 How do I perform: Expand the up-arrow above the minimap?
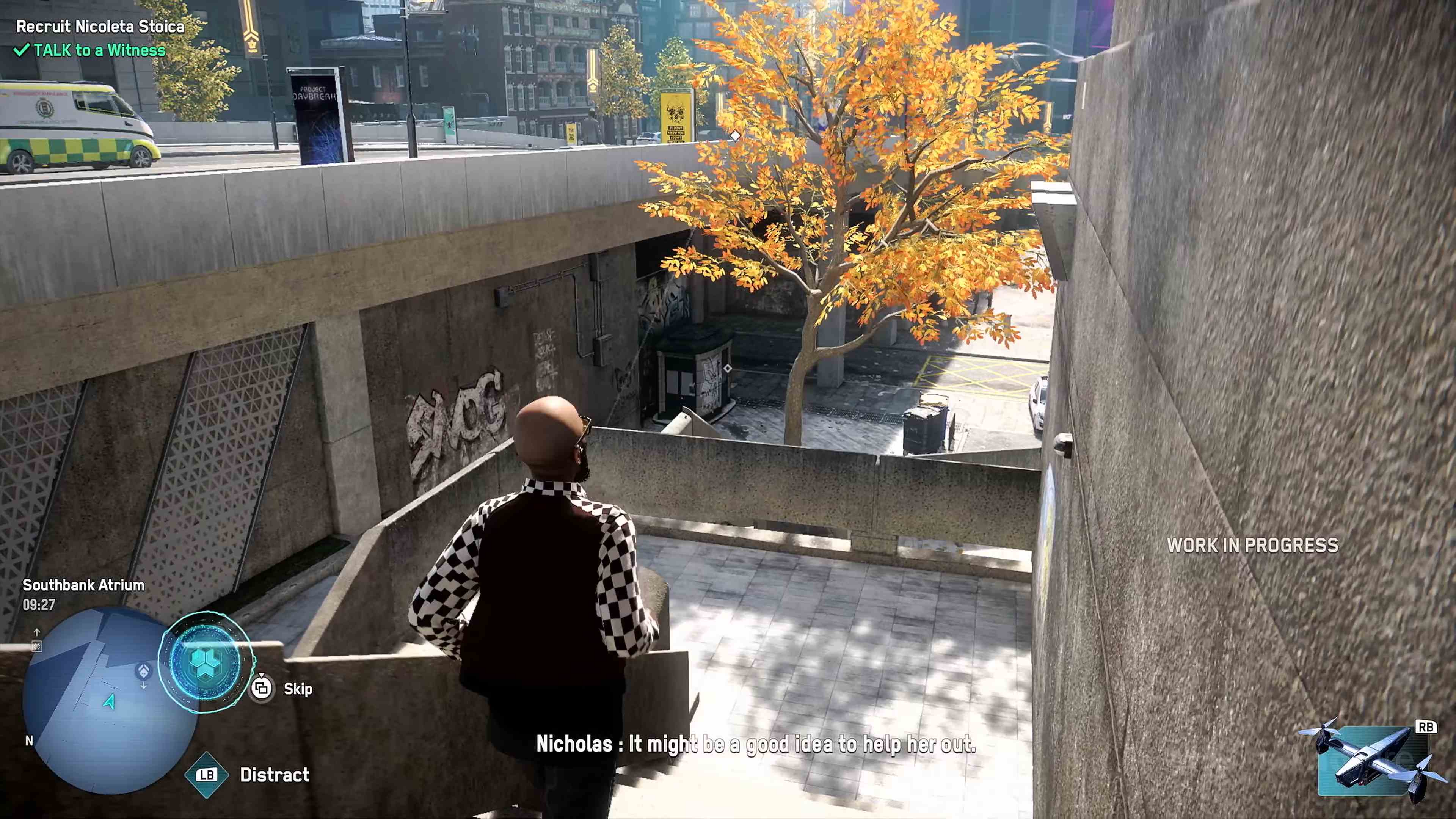[37, 632]
